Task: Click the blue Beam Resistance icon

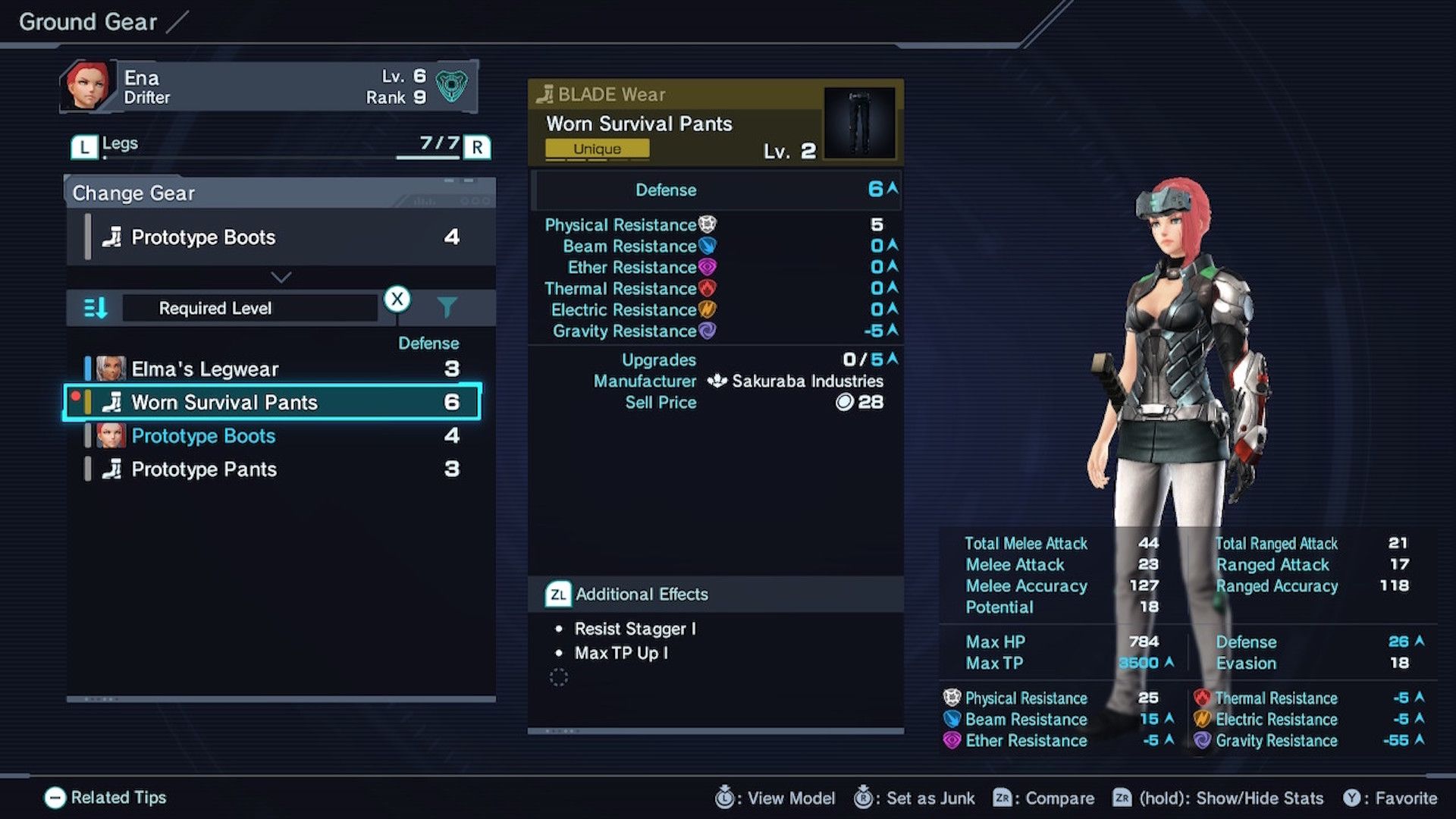Action: click(708, 245)
